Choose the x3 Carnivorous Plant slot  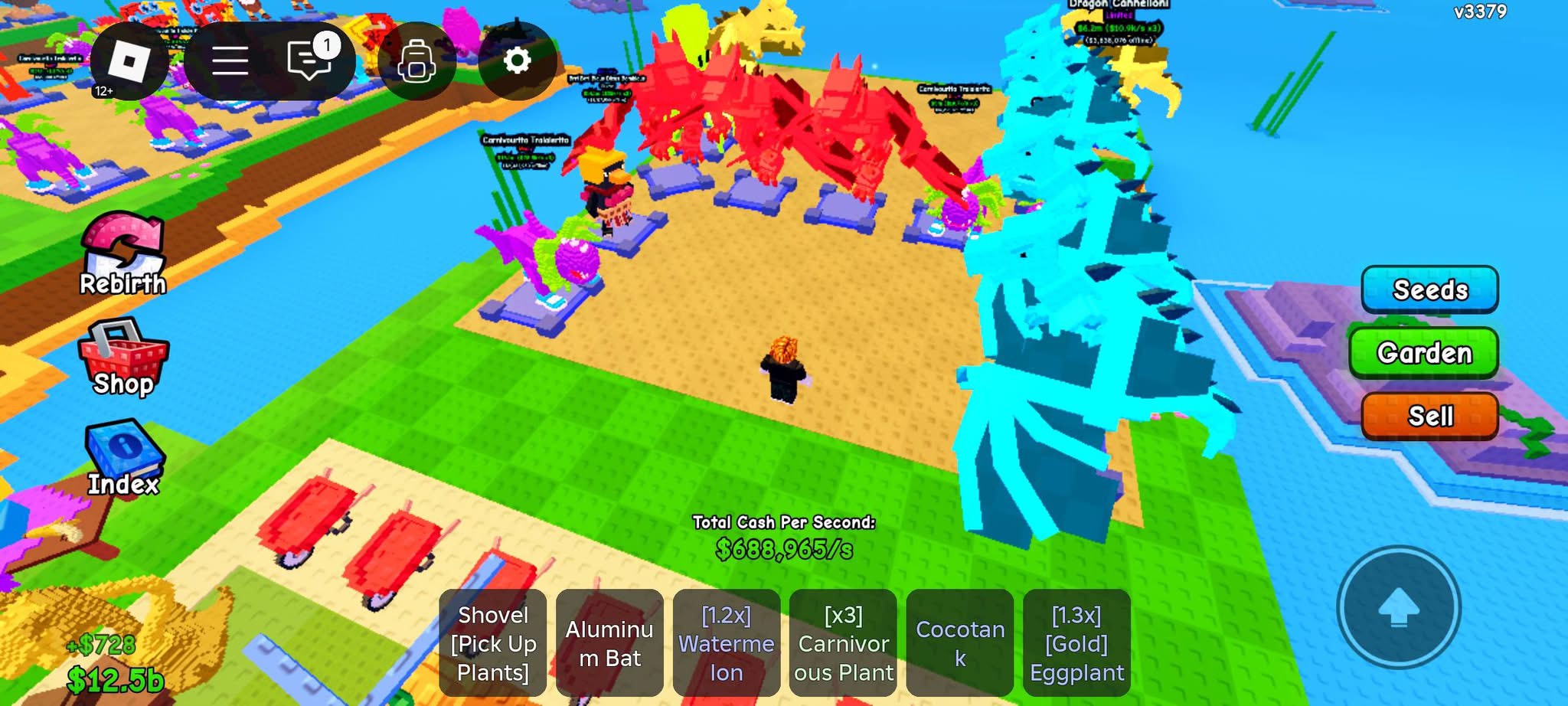pos(843,643)
